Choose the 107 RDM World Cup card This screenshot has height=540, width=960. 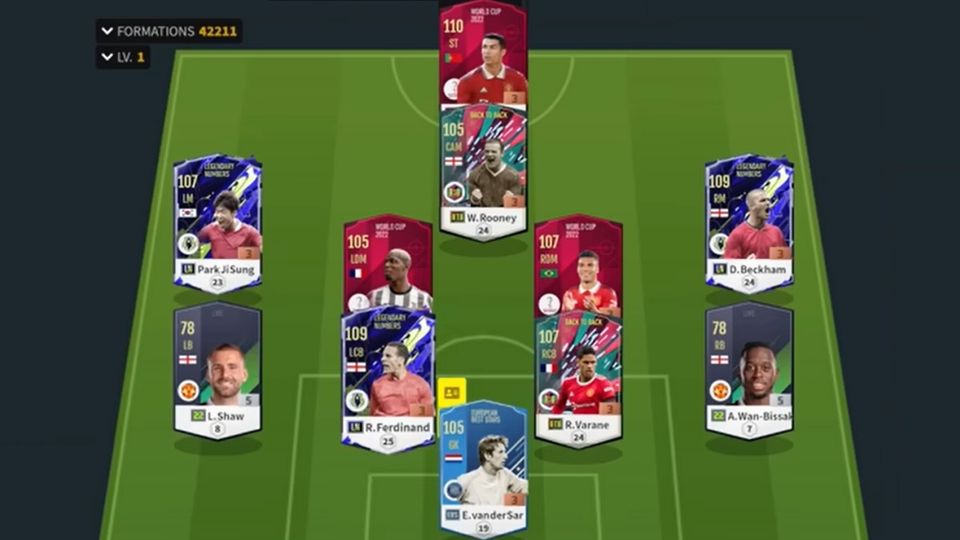point(578,262)
